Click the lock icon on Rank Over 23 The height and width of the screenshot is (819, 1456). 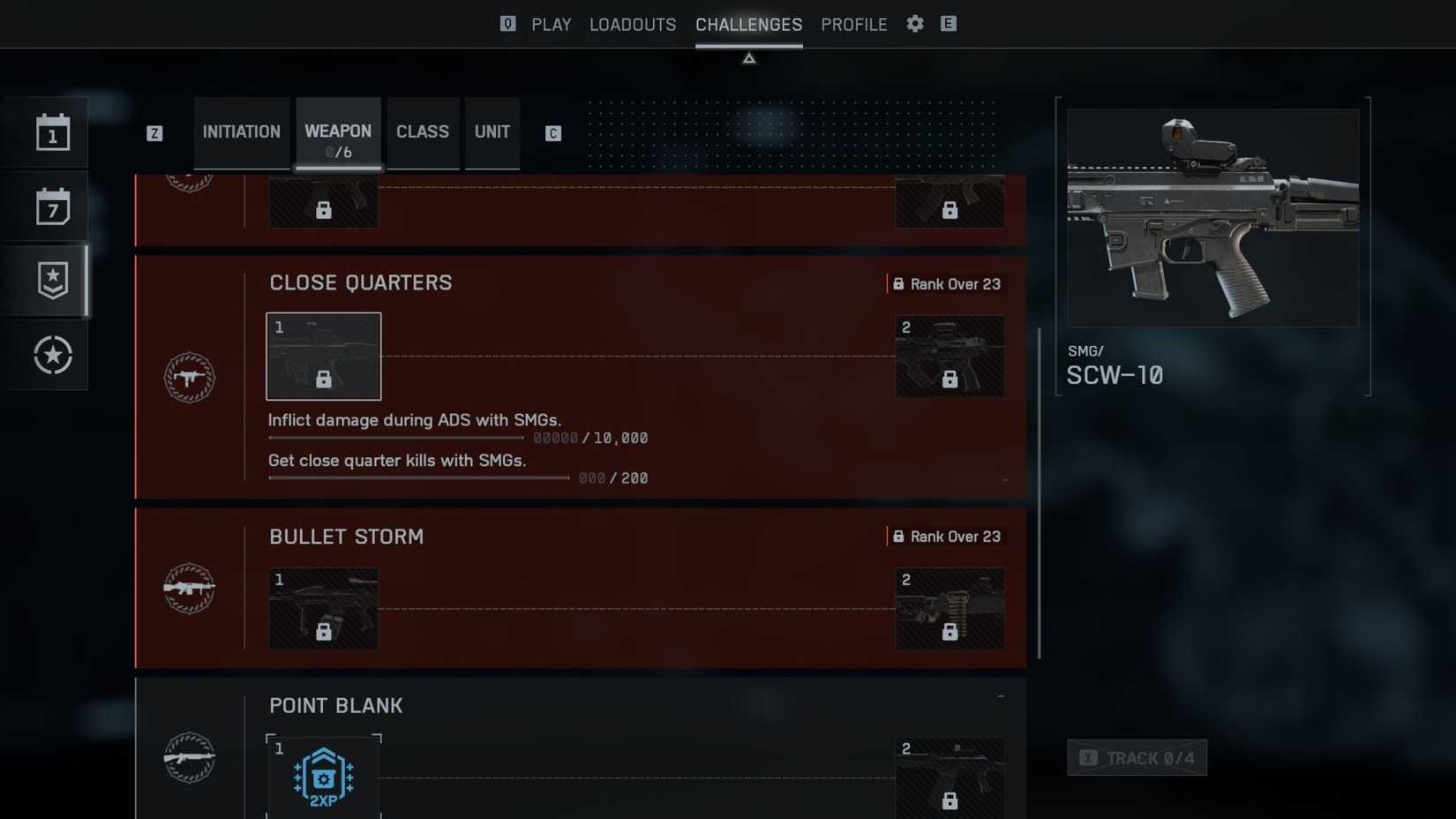(897, 284)
